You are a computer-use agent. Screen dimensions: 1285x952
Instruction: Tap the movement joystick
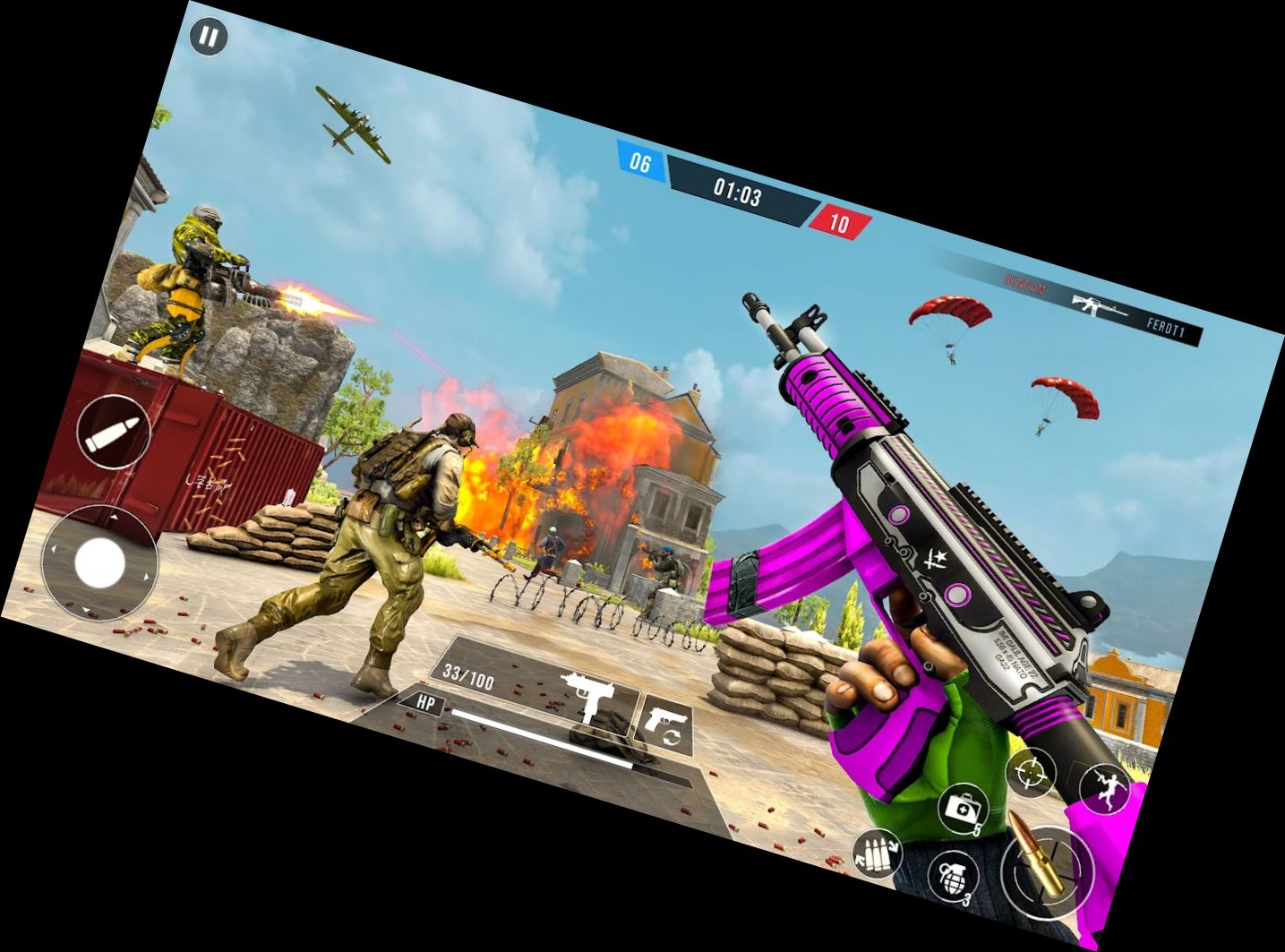[100, 562]
